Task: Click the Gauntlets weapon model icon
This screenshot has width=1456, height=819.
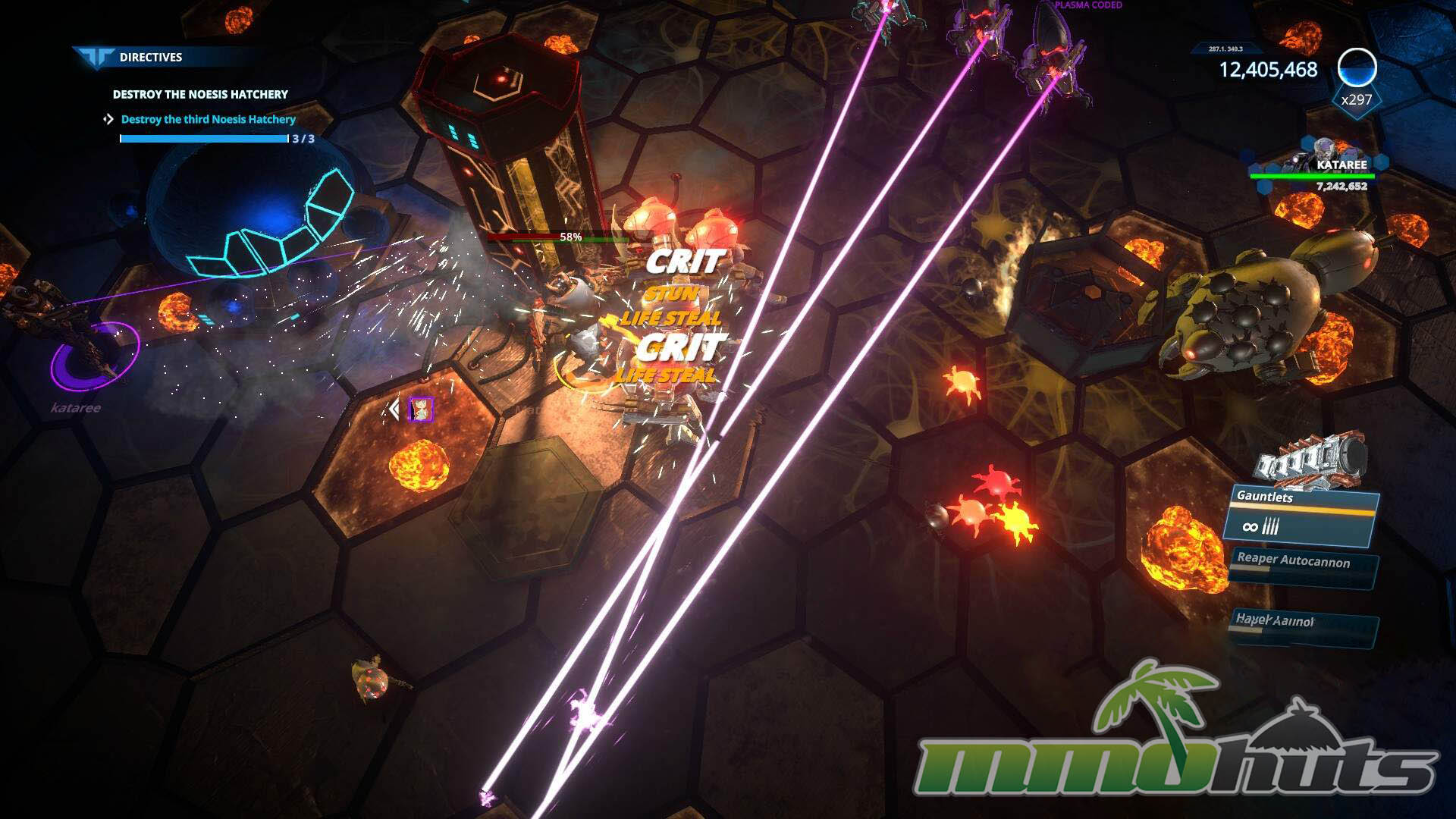Action: click(1312, 458)
